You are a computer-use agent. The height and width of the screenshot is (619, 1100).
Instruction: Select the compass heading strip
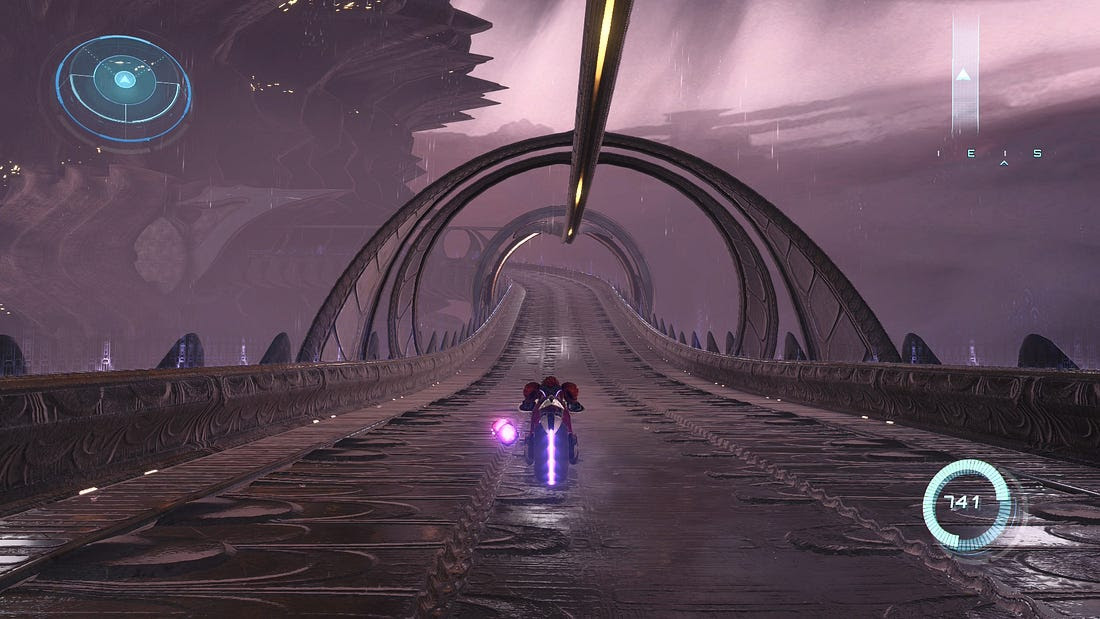click(989, 153)
